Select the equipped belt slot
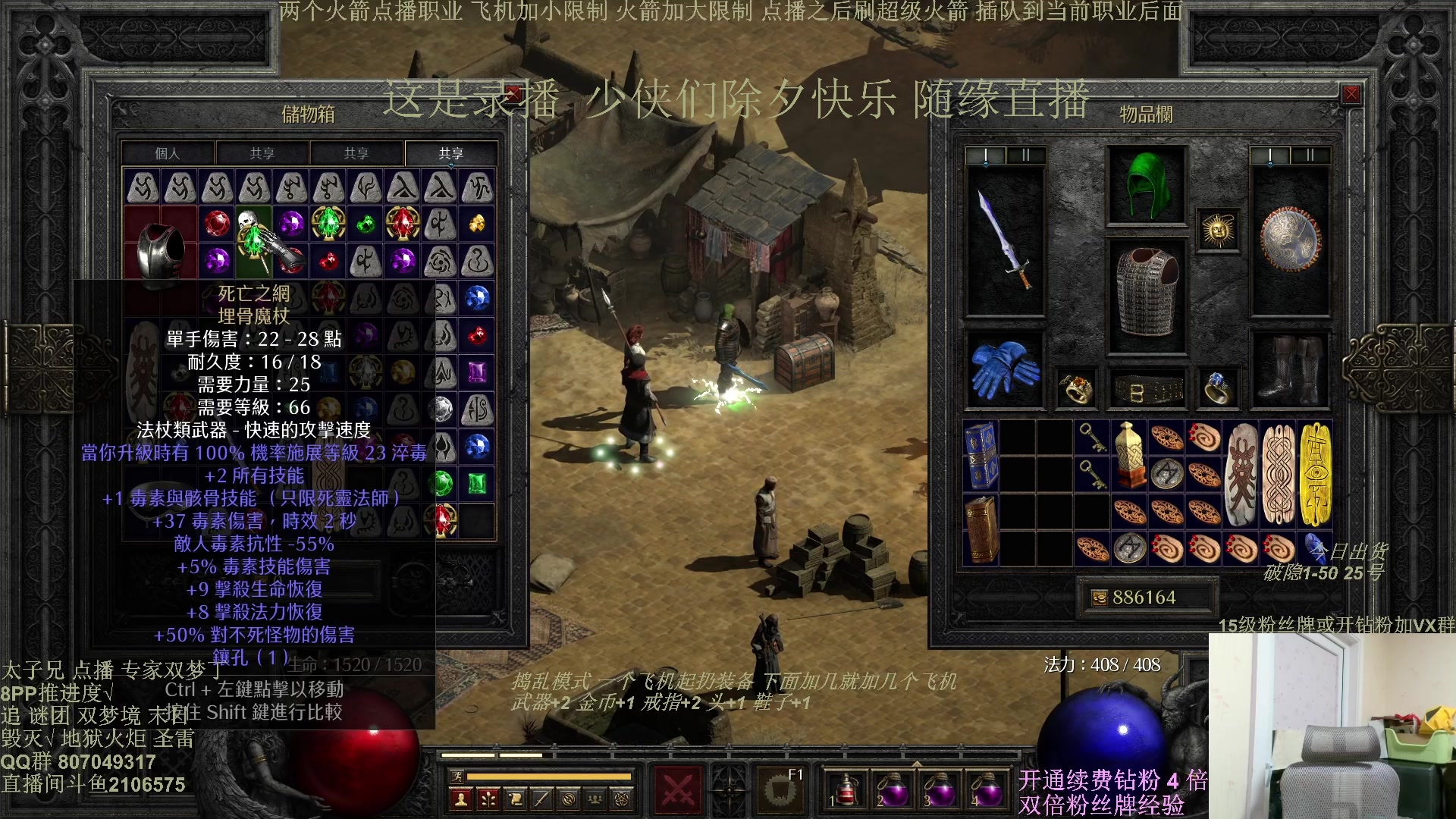The image size is (1456, 819). tap(1147, 391)
